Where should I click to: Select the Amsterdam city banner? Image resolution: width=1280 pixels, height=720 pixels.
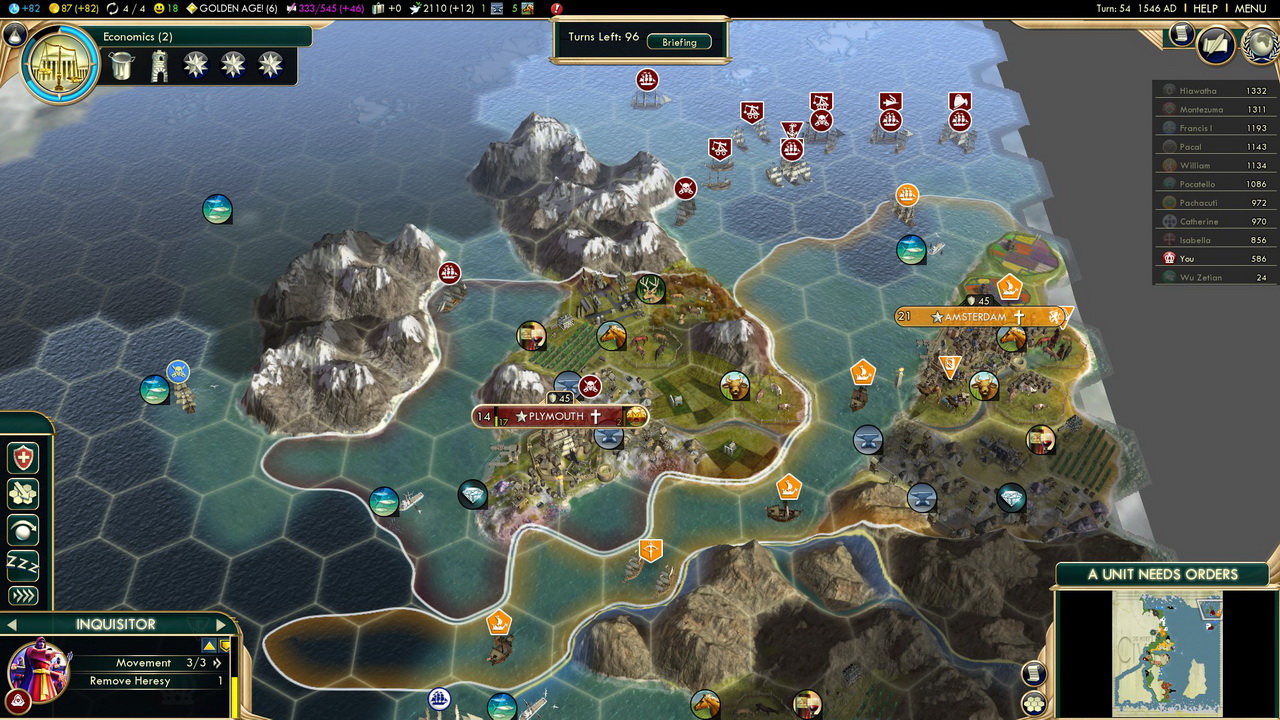tap(975, 317)
